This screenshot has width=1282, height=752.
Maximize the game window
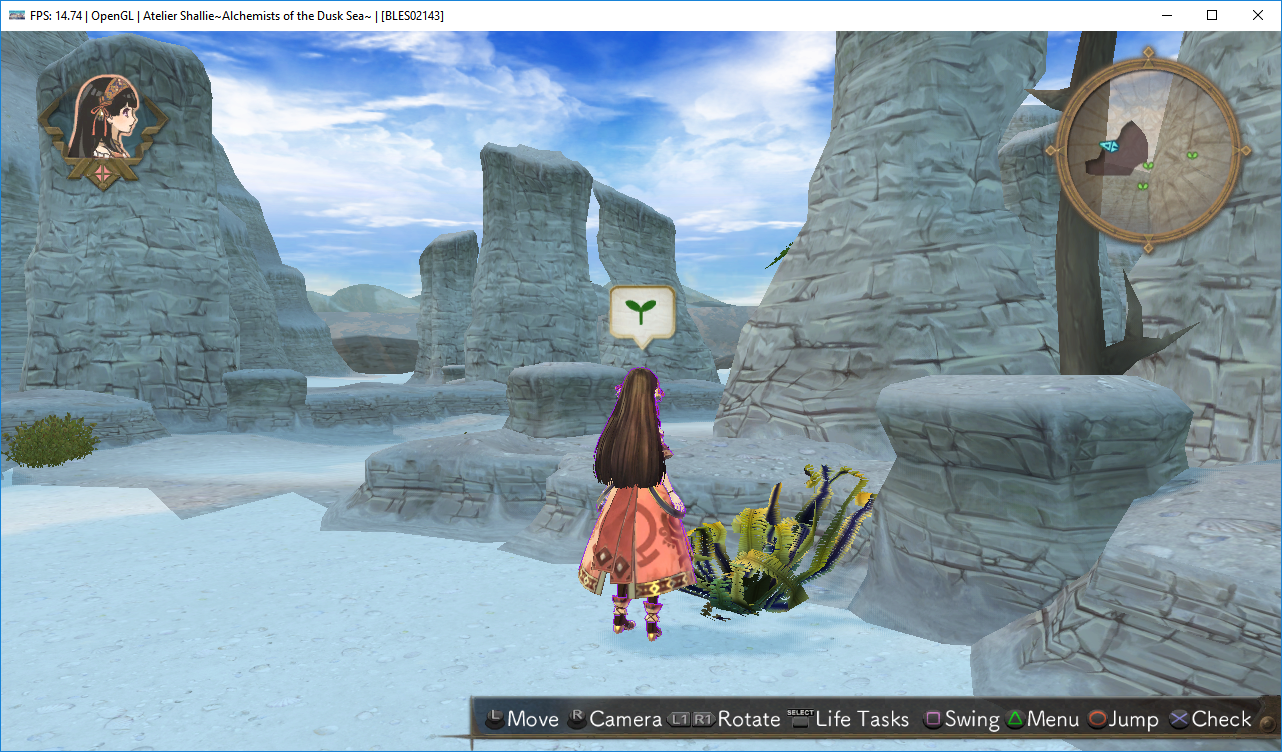point(1212,15)
